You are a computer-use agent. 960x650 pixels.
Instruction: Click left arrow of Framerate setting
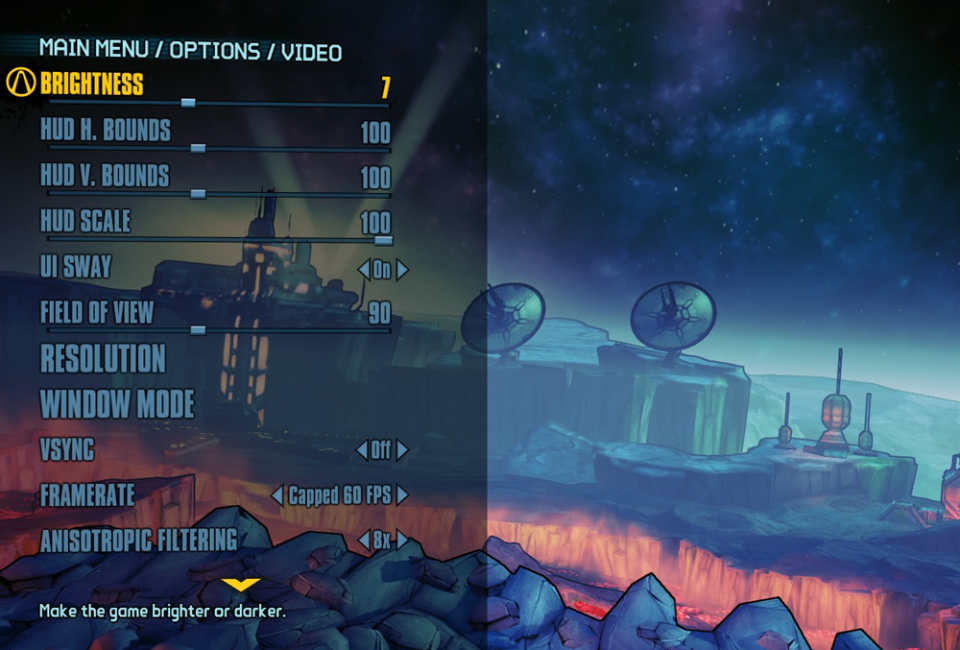277,495
